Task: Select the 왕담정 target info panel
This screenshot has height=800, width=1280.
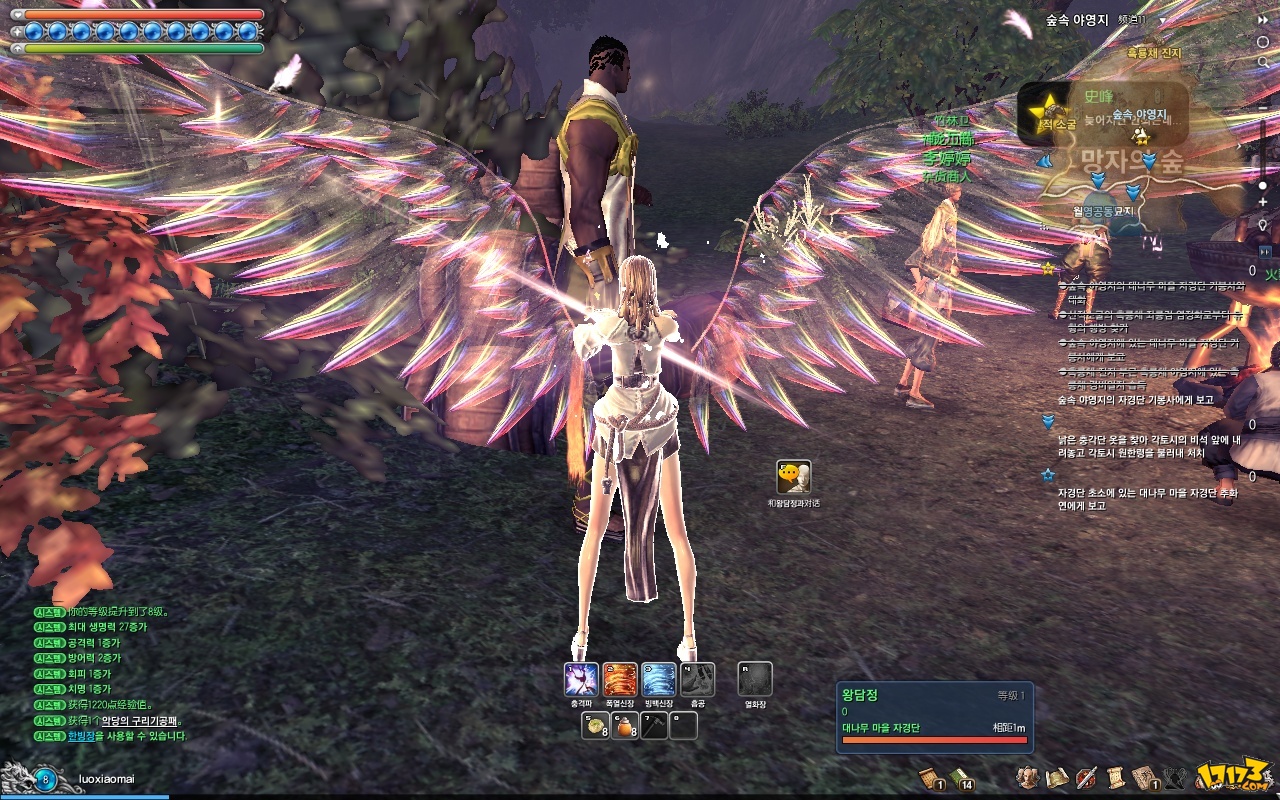Action: pos(934,717)
